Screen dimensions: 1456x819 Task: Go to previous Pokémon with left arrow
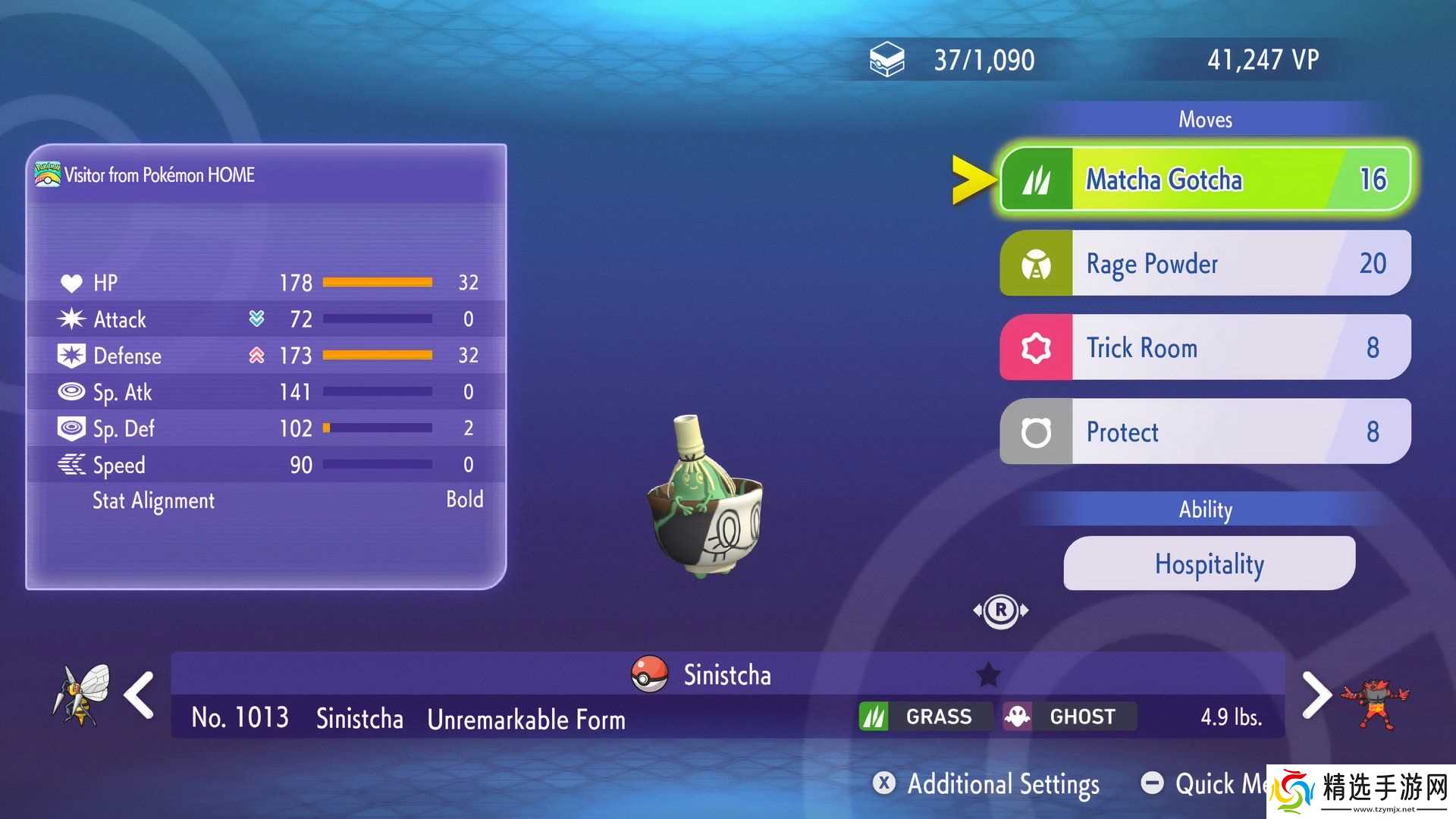[140, 695]
